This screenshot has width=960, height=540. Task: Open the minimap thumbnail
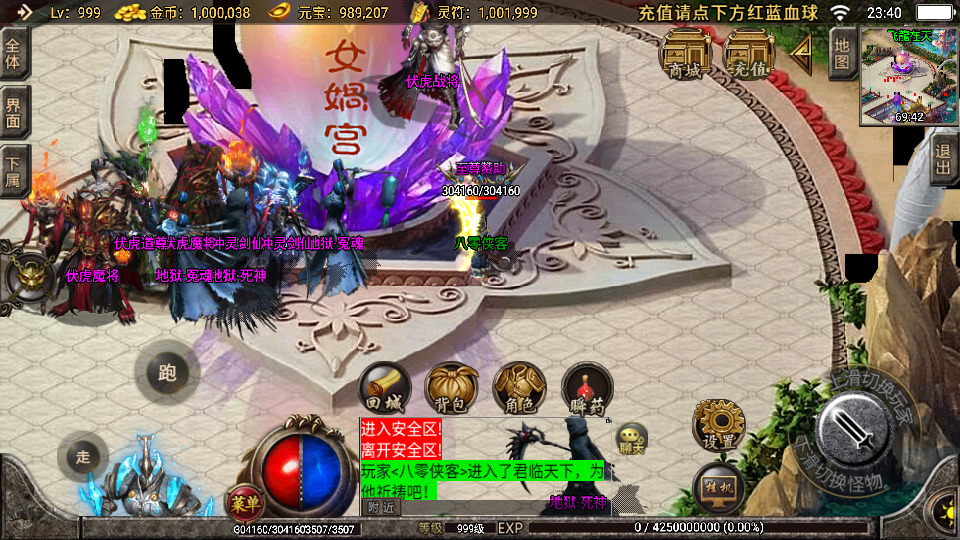pyautogui.click(x=908, y=77)
